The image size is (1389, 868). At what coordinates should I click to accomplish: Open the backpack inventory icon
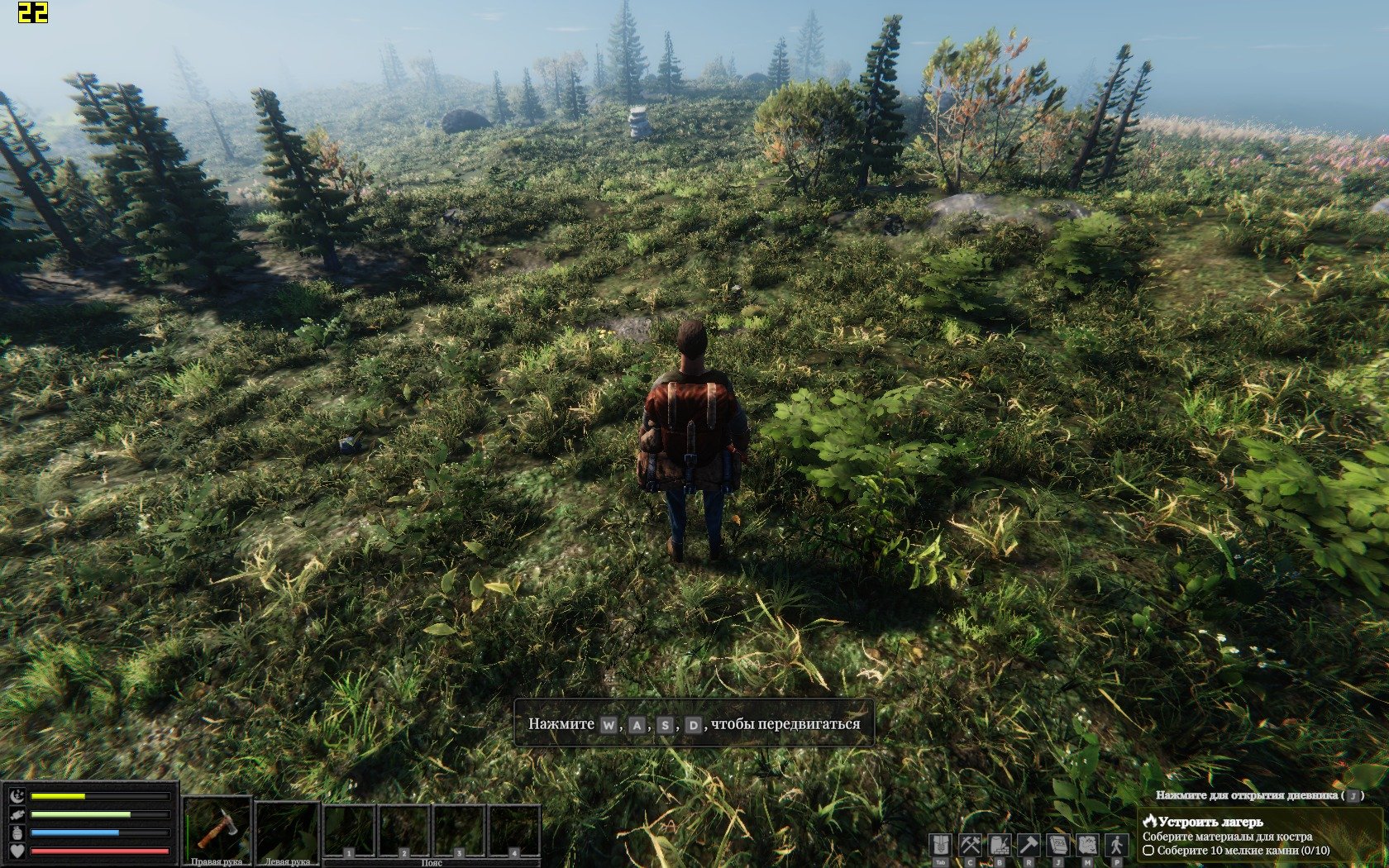[940, 846]
